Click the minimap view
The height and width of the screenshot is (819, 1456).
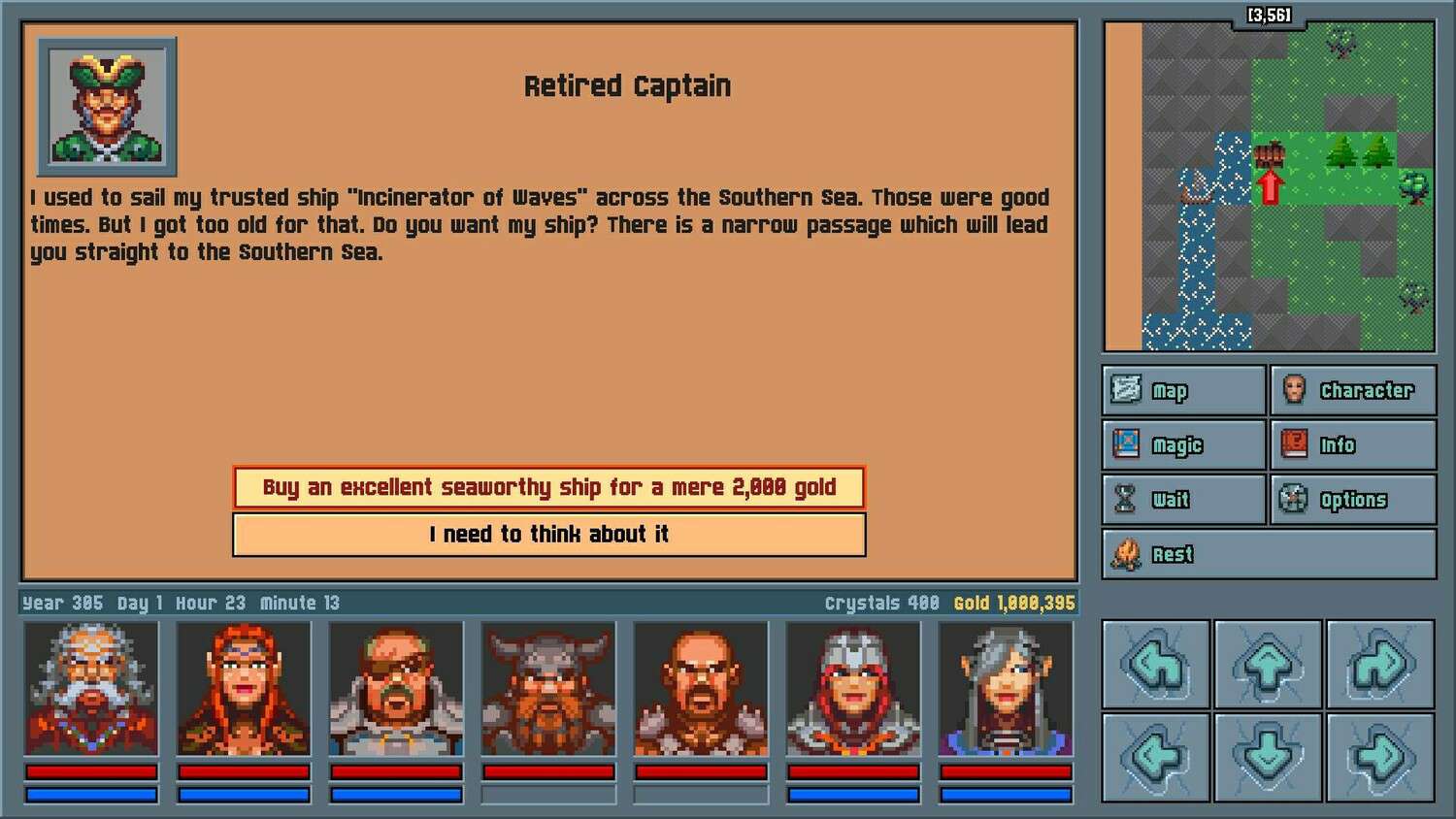click(x=1269, y=186)
